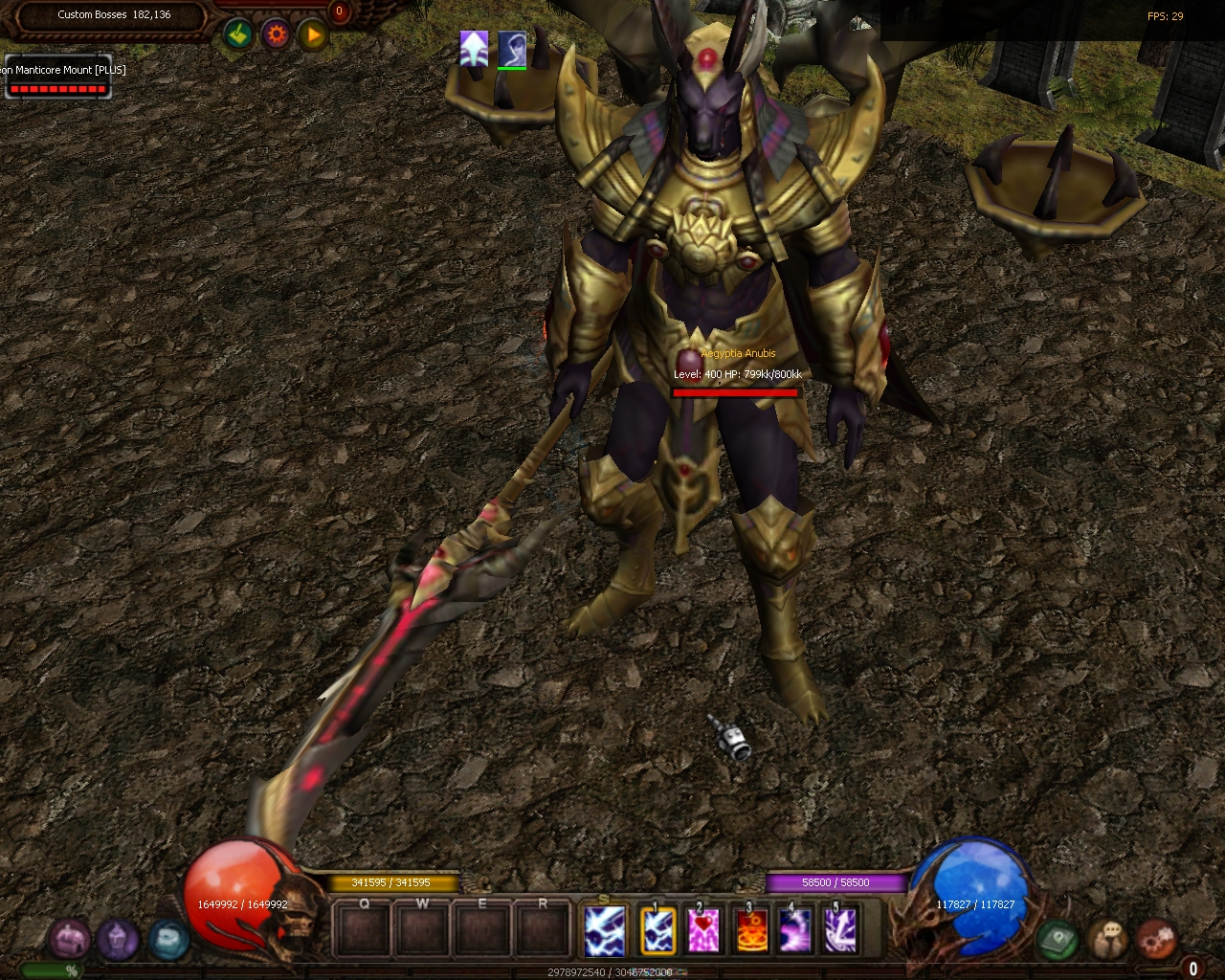
Task: Select the white arrow buff icon
Action: pyautogui.click(x=474, y=48)
